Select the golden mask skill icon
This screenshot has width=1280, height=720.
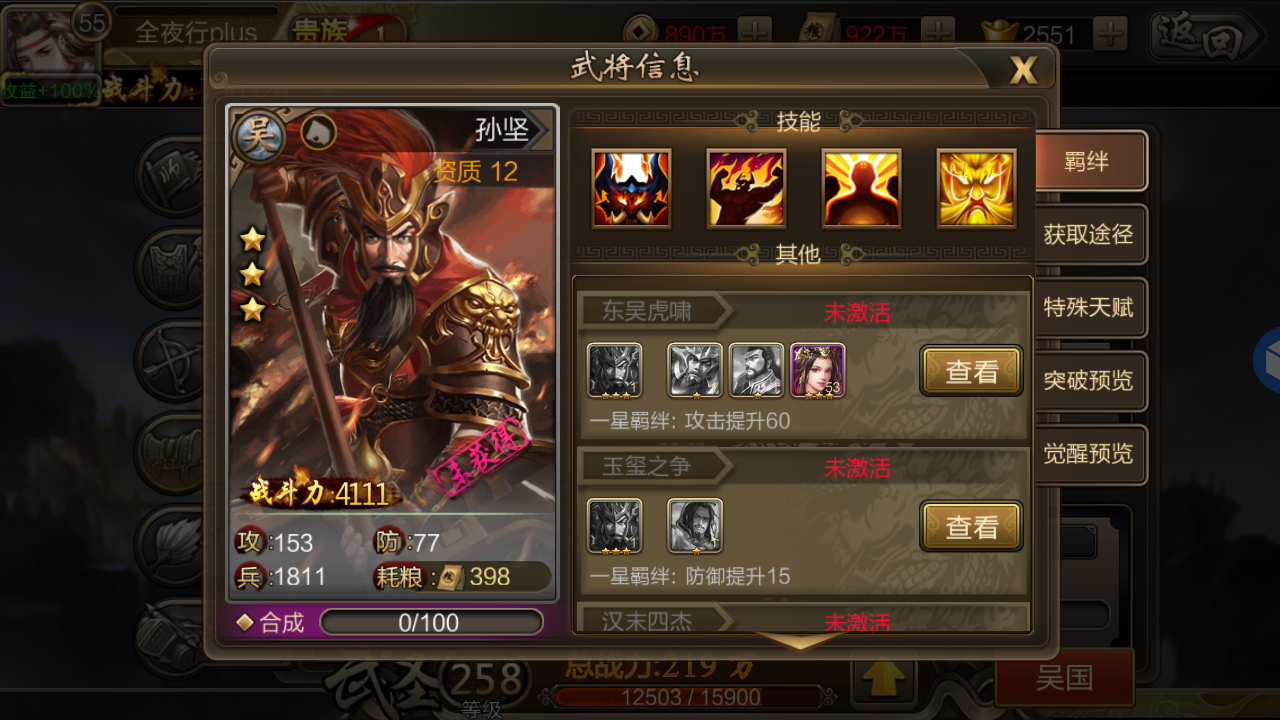pyautogui.click(x=976, y=188)
